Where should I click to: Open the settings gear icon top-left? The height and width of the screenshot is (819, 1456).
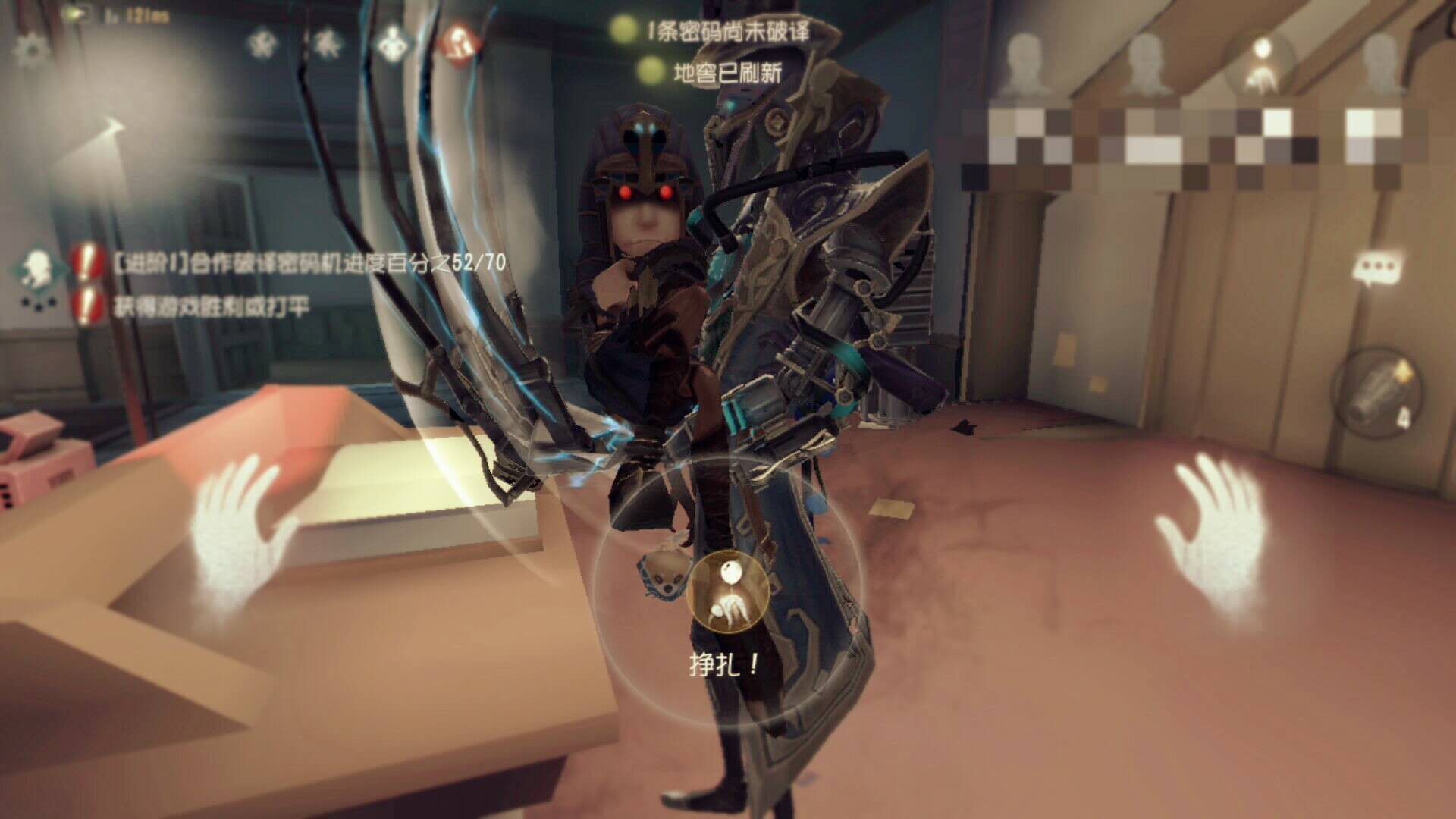tap(30, 47)
